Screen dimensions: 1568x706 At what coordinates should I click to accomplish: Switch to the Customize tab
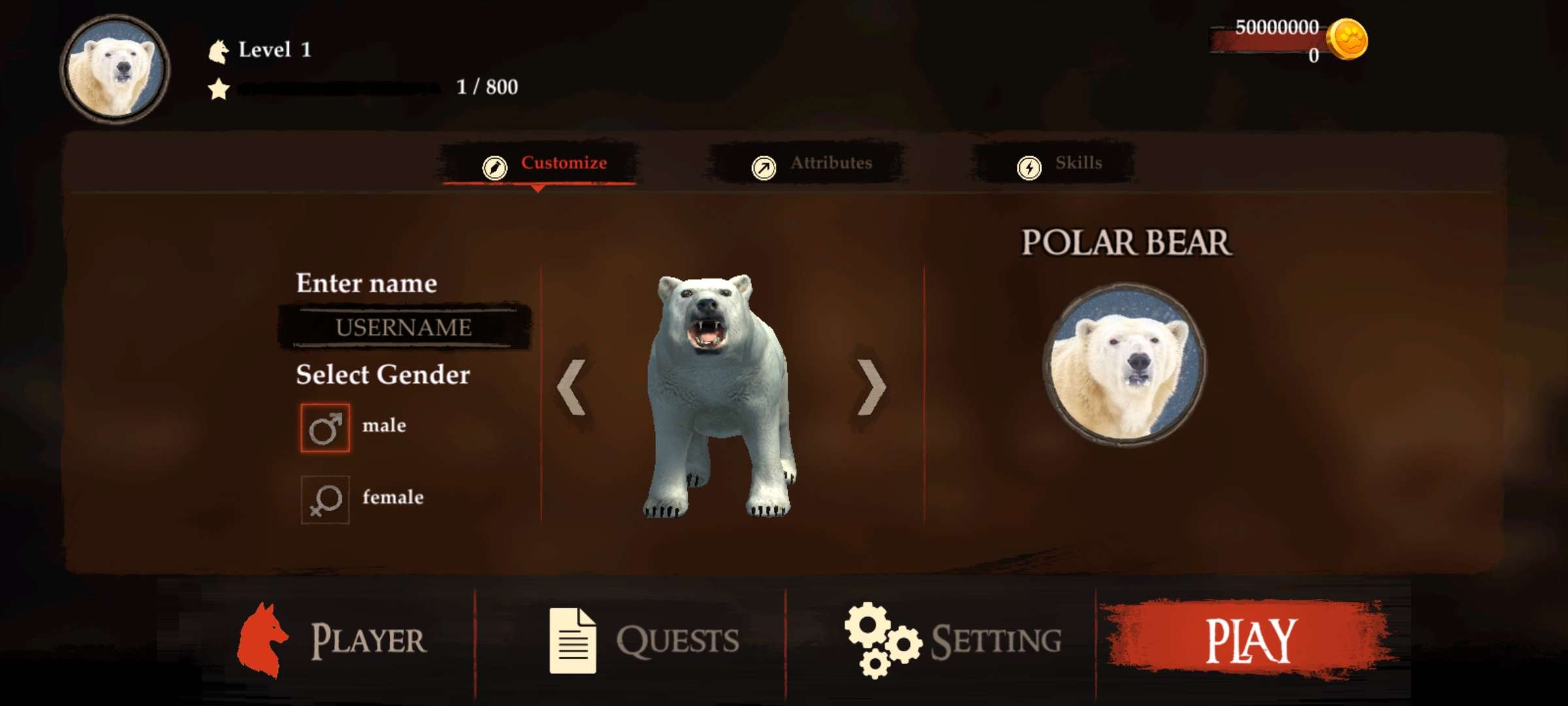[546, 163]
